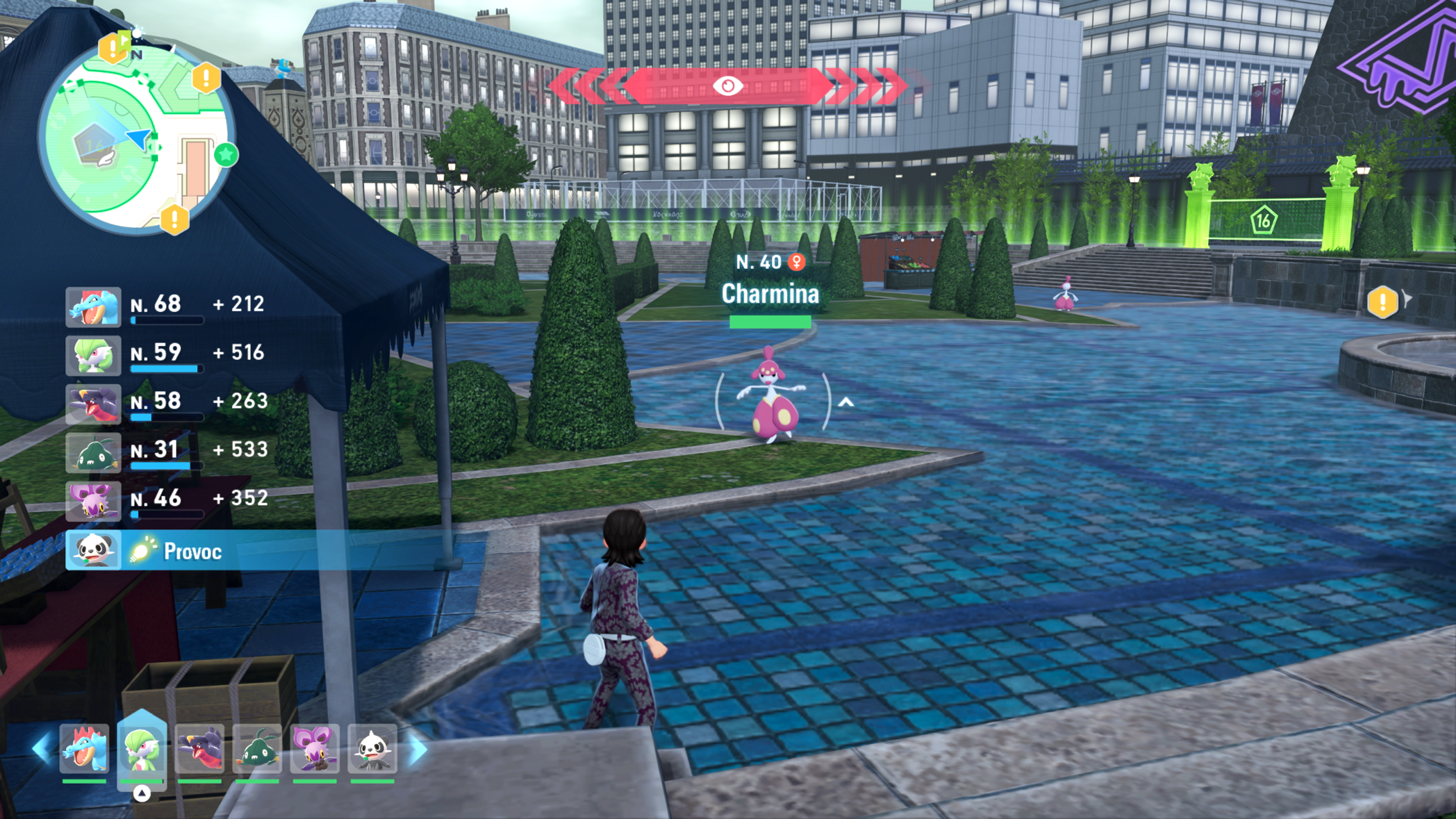Select Gardevoir in the bottom party bar
The height and width of the screenshot is (819, 1456).
pos(142,749)
